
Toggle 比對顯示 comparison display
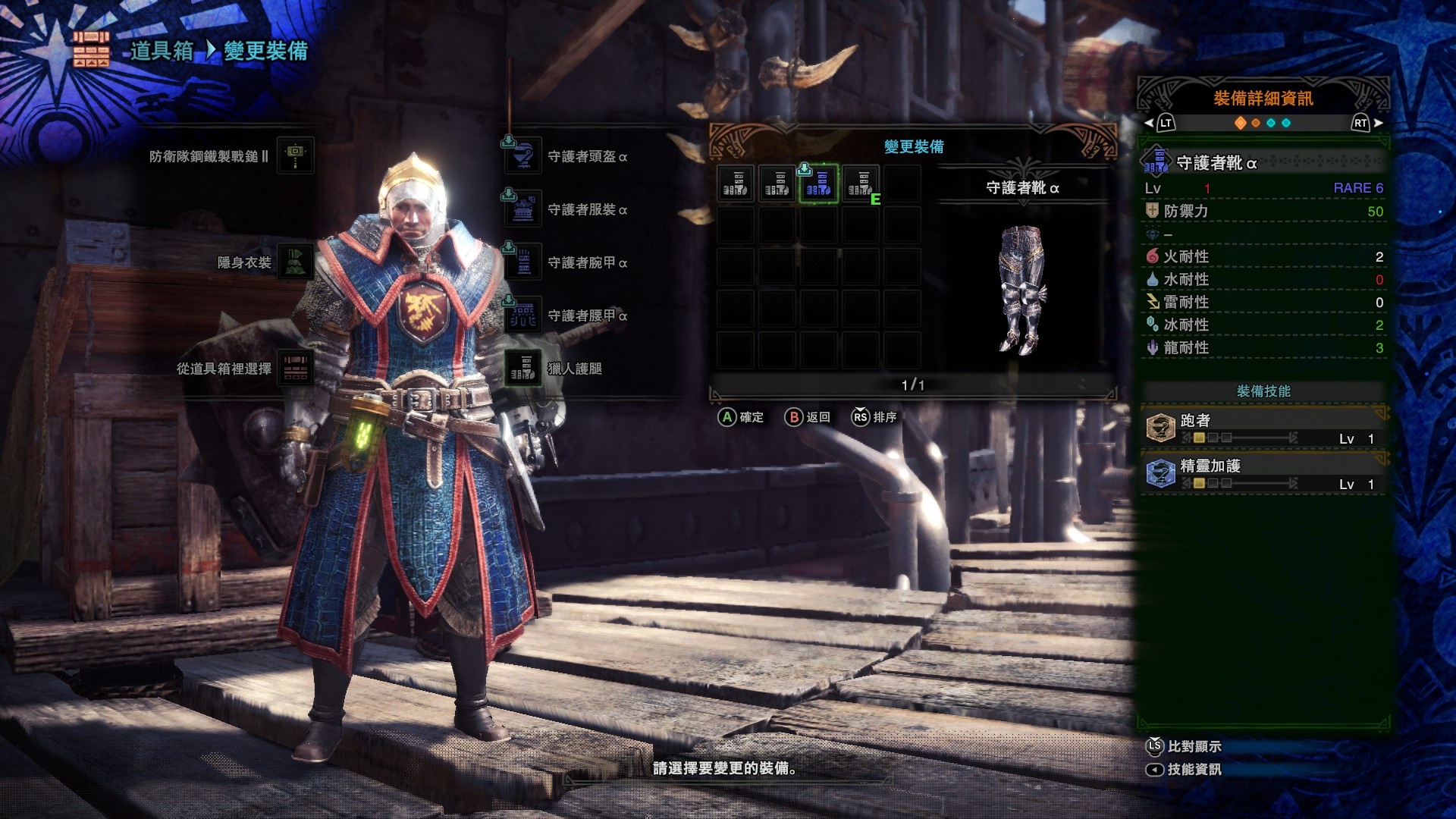coord(1184,746)
